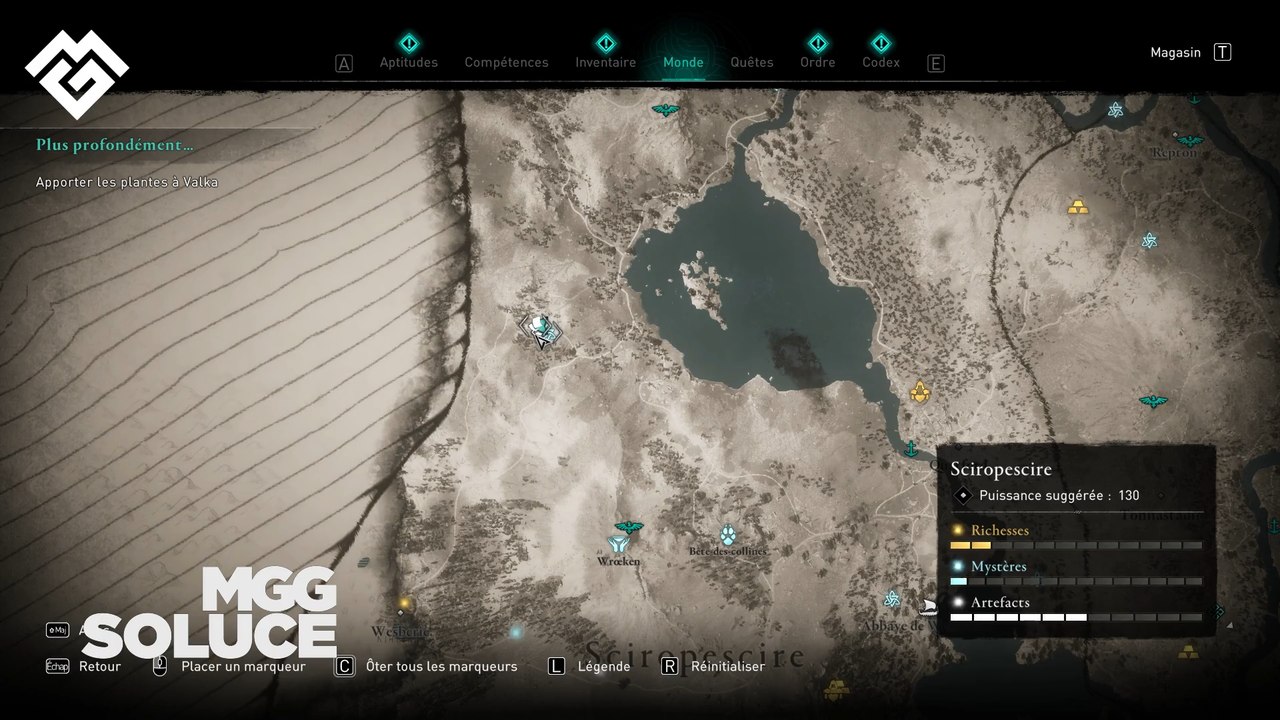
Task: Show the Codex tab
Action: coord(880,62)
